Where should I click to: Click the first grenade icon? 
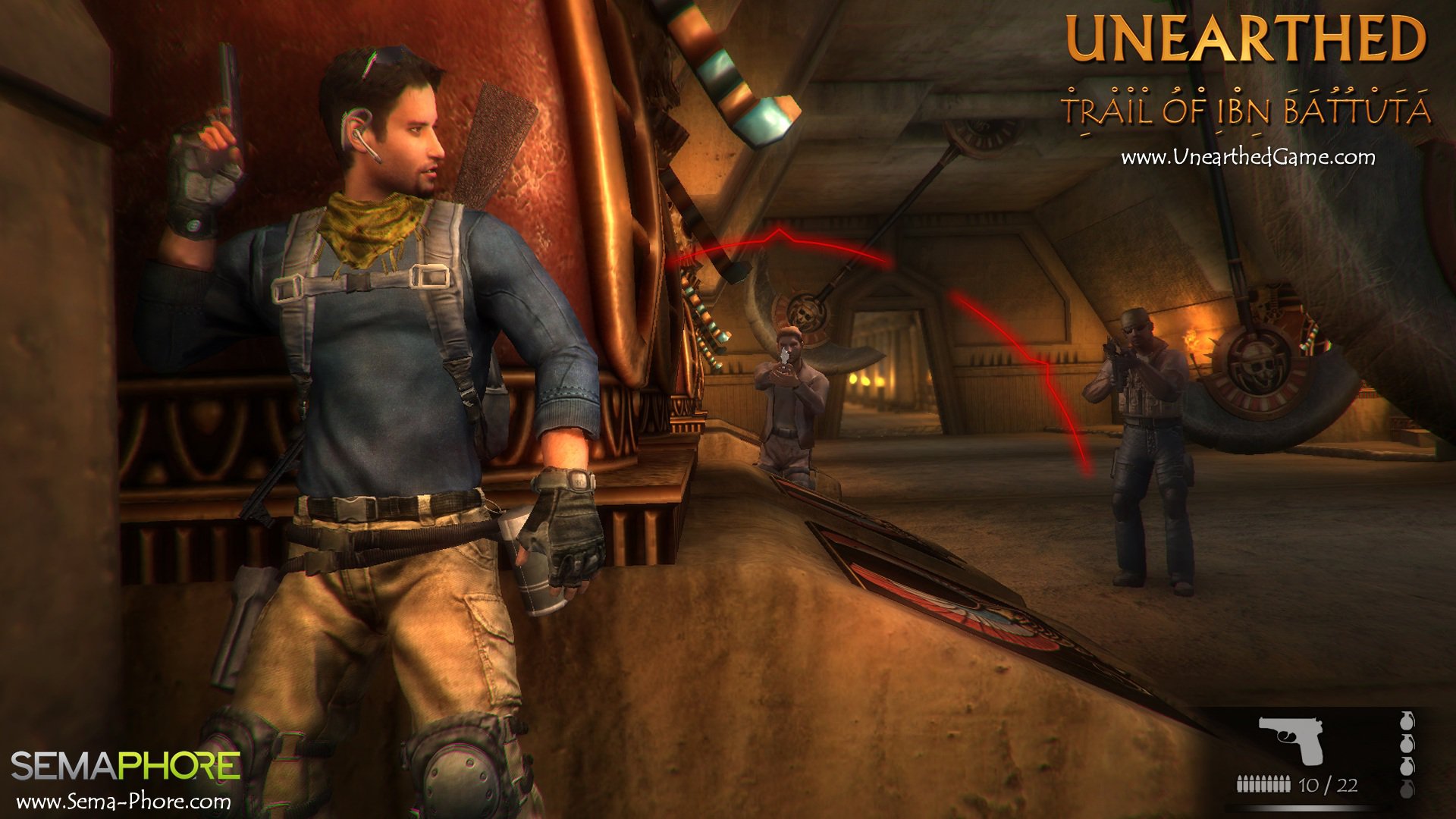pos(1407,722)
